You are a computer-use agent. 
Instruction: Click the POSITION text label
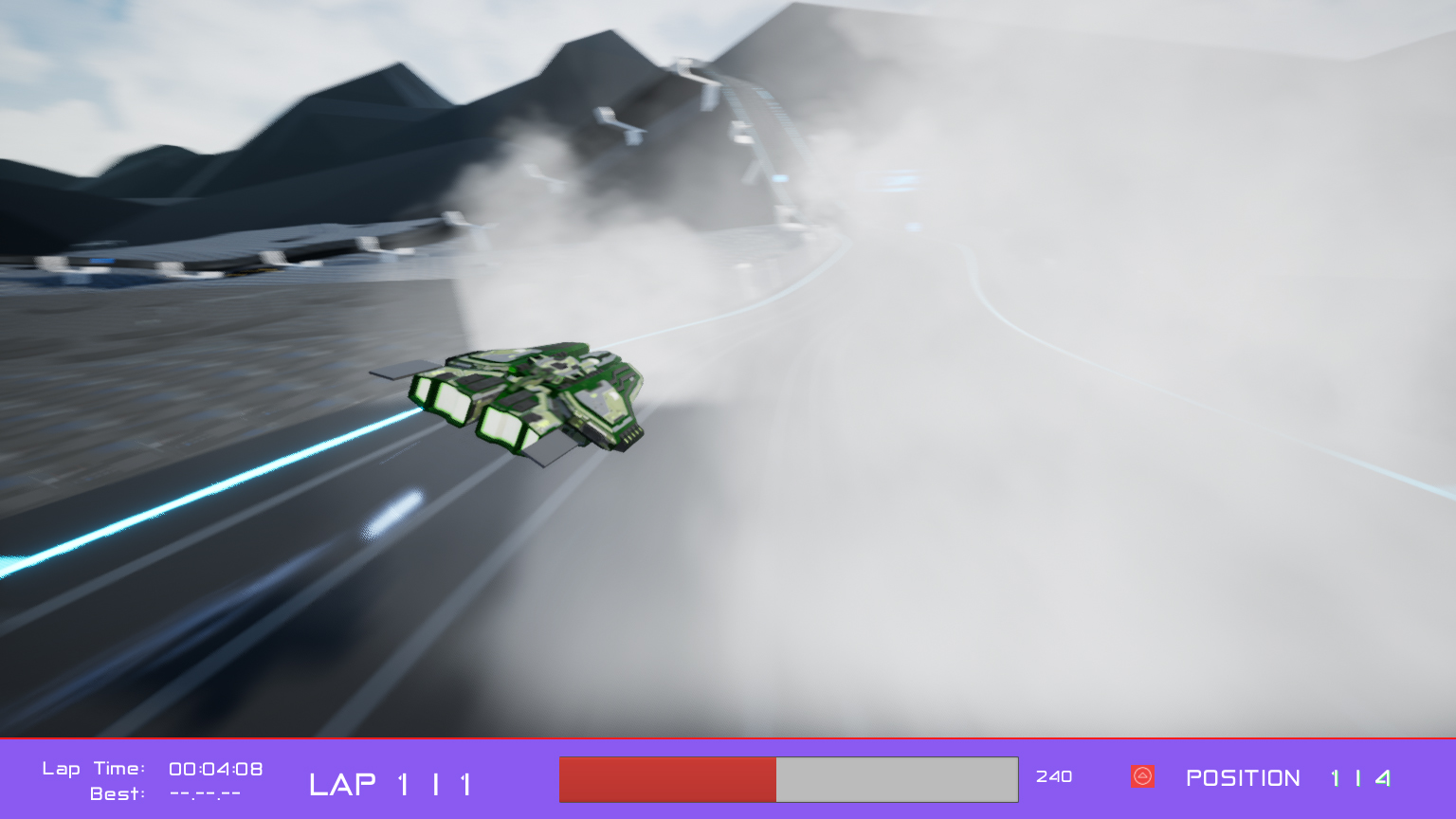(x=1244, y=778)
